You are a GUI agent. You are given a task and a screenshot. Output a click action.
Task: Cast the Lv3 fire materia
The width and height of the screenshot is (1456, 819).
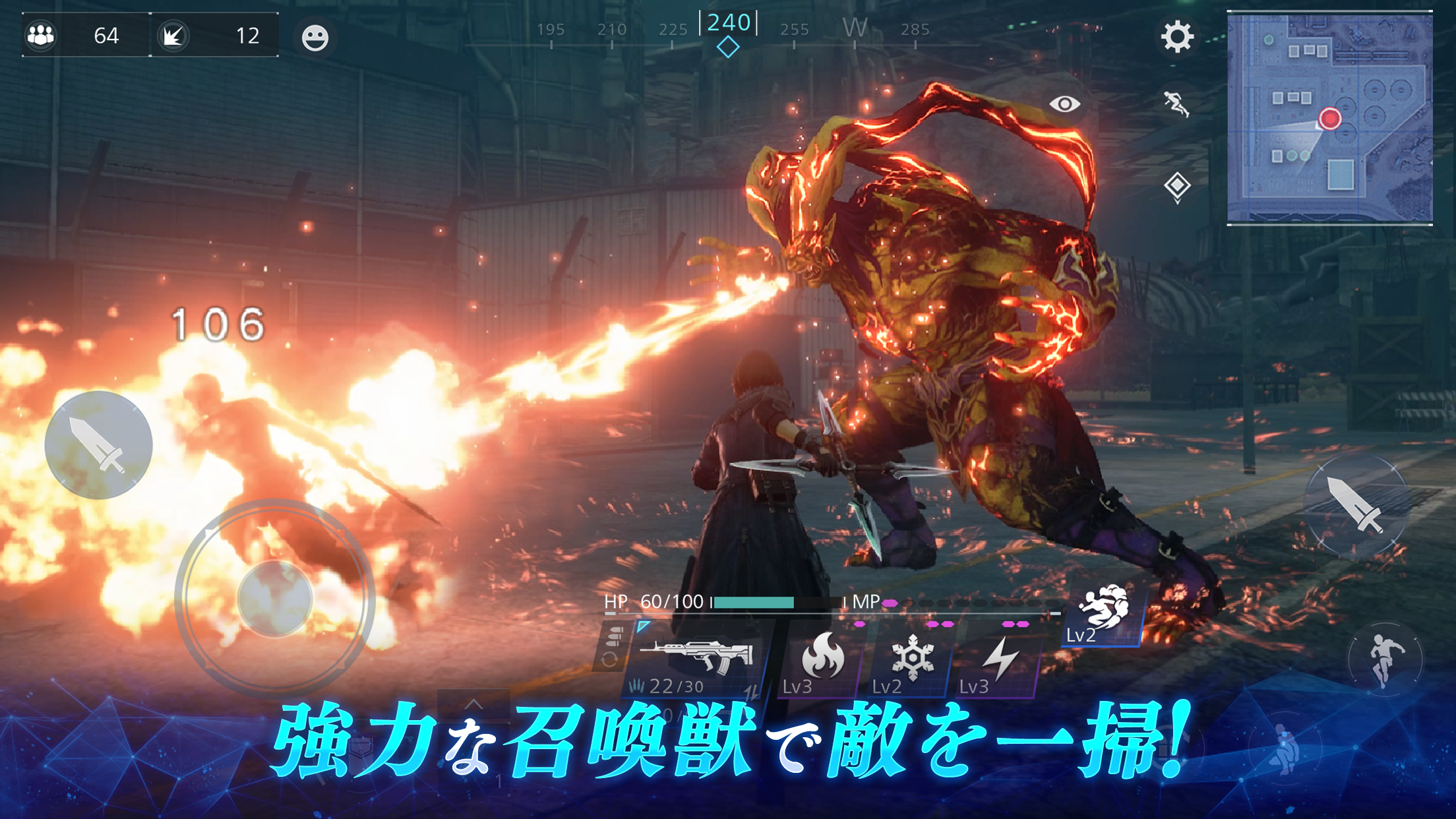click(x=822, y=659)
